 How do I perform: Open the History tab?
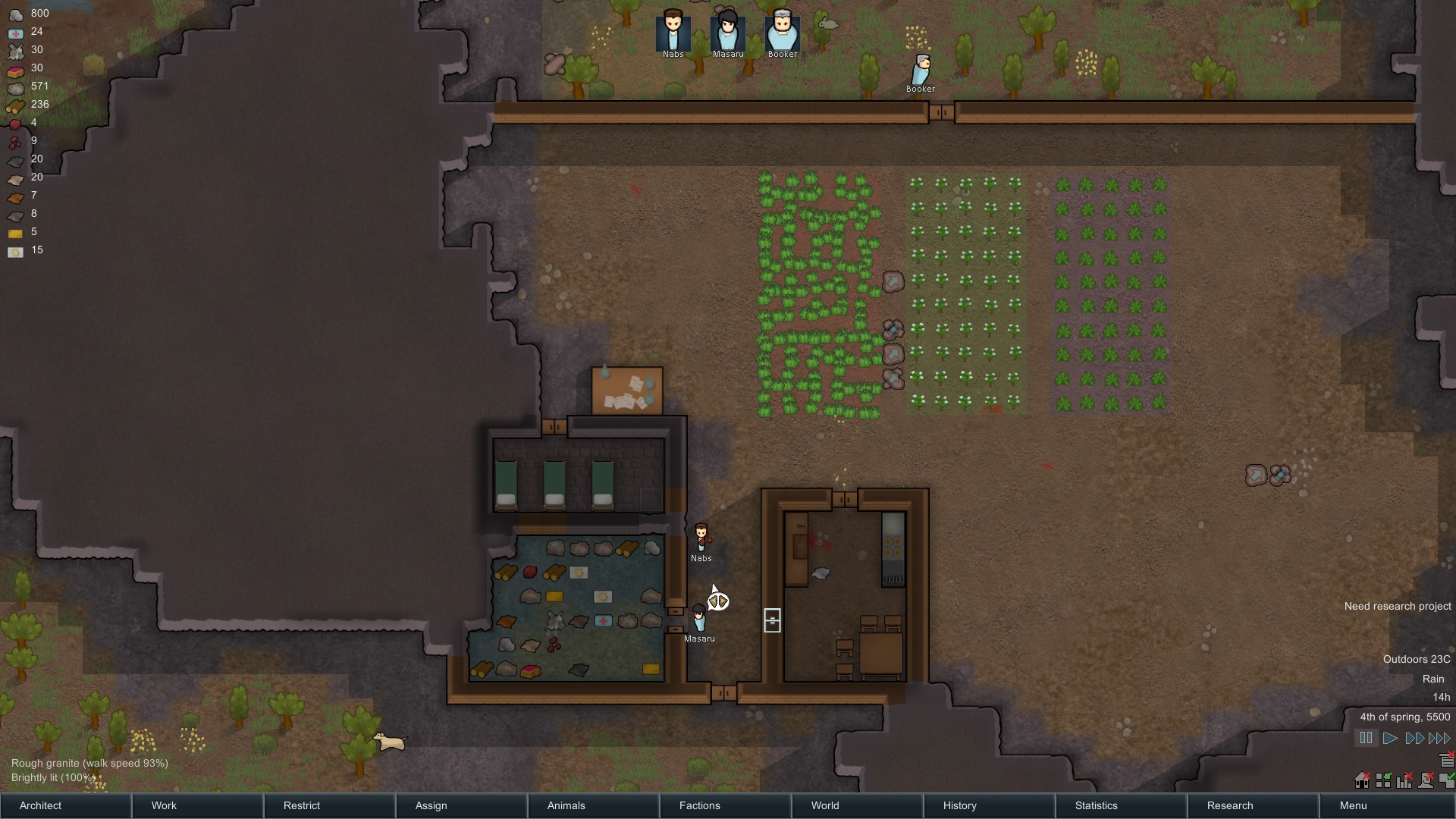pos(989,805)
